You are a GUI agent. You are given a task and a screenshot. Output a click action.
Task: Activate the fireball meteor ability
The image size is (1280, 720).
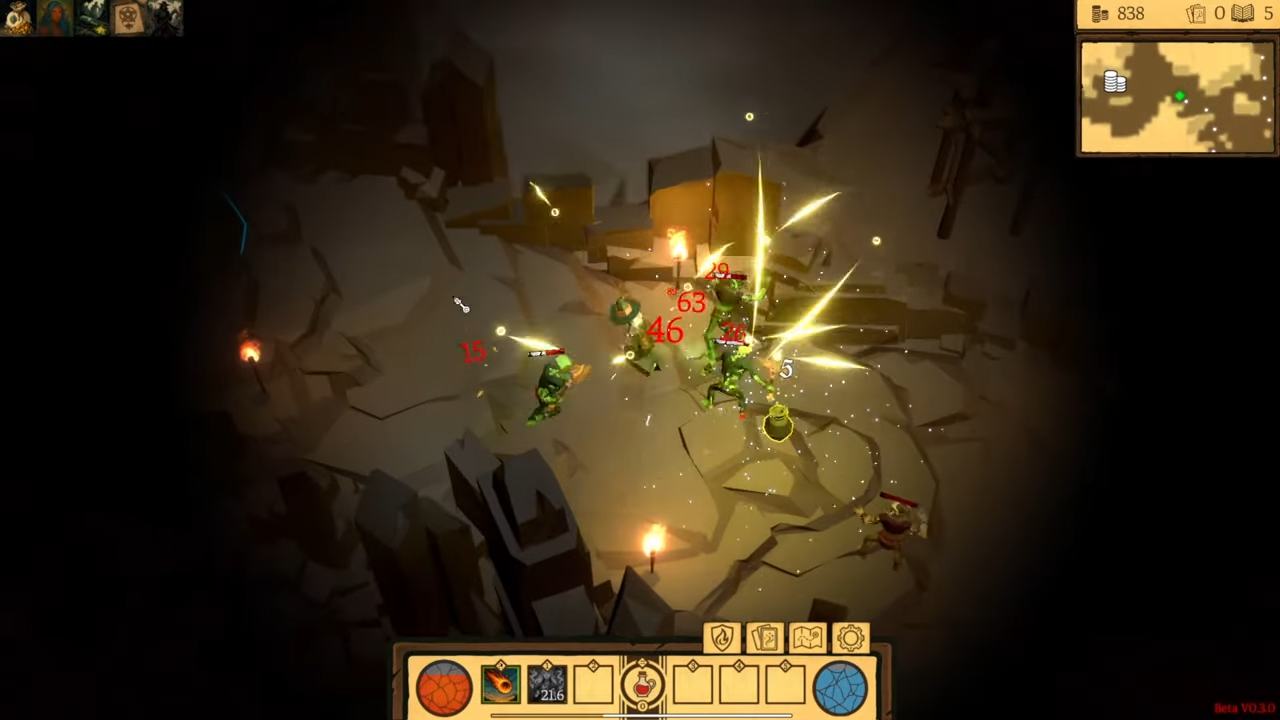500,685
